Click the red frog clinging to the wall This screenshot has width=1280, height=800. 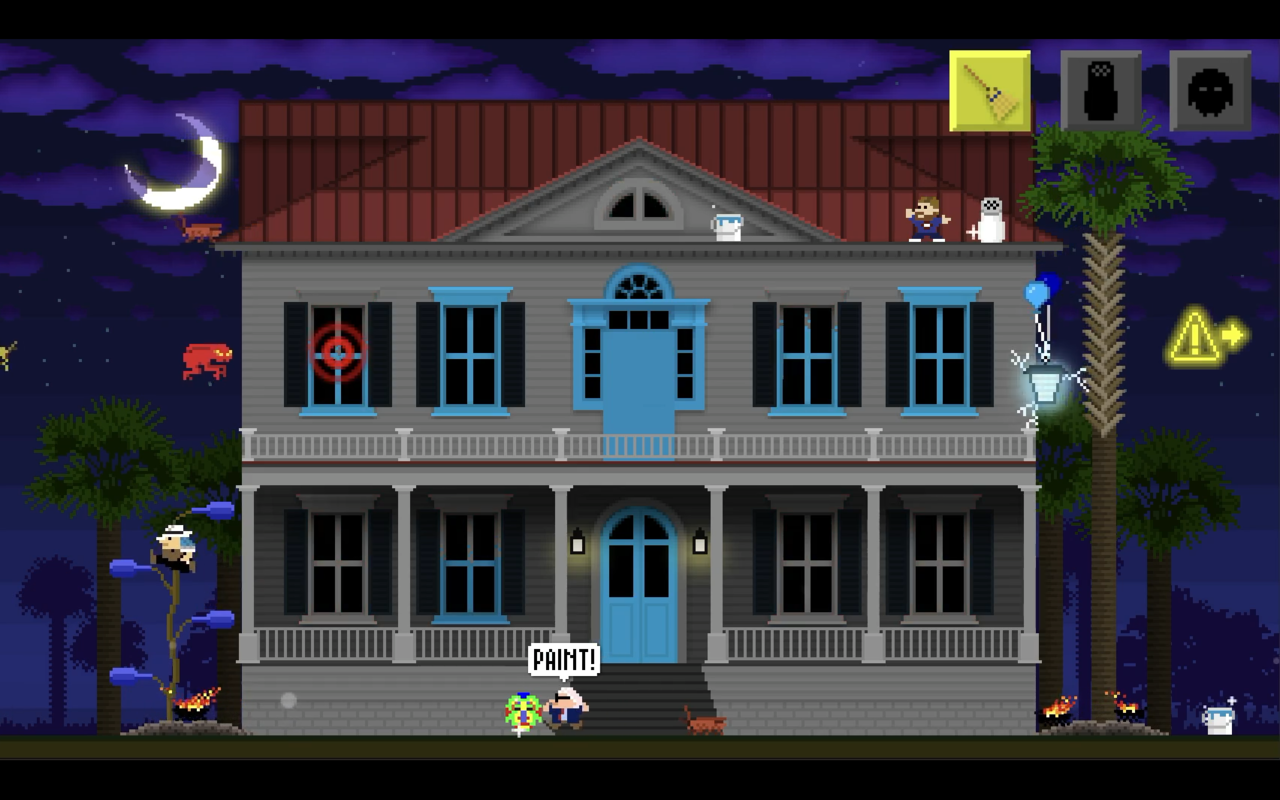click(205, 358)
